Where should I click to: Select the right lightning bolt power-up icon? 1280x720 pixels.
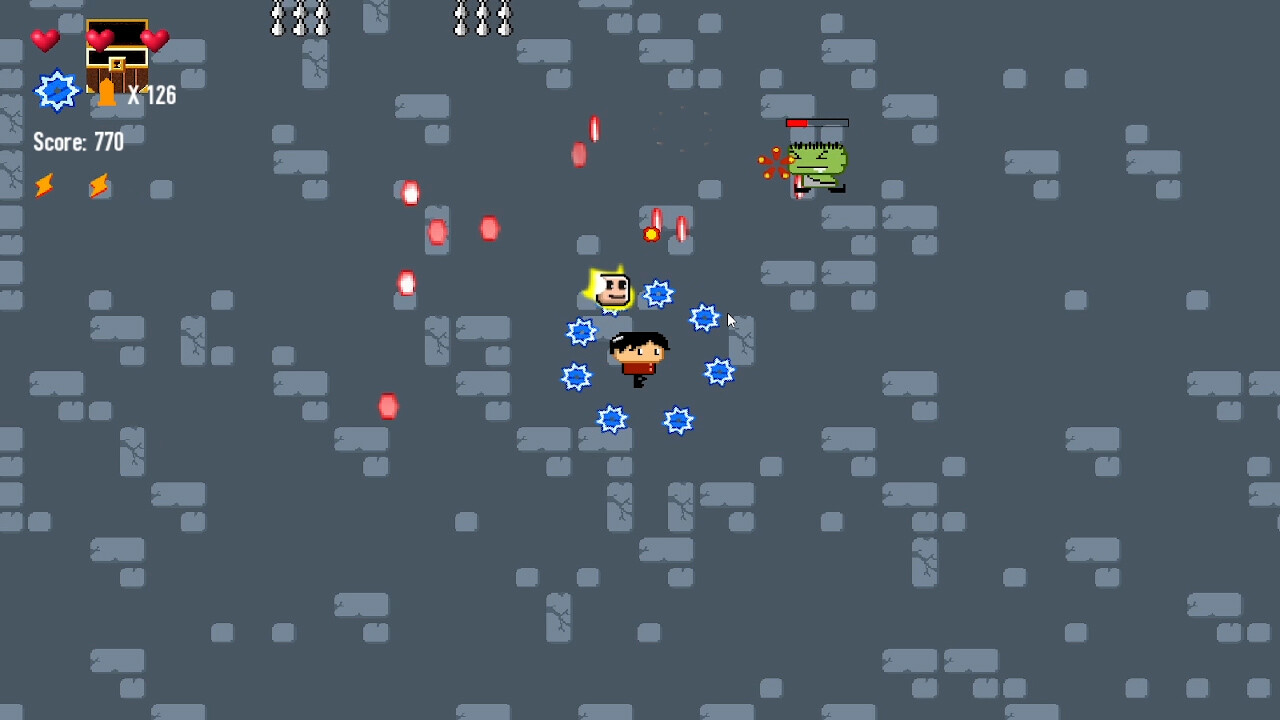(98, 187)
